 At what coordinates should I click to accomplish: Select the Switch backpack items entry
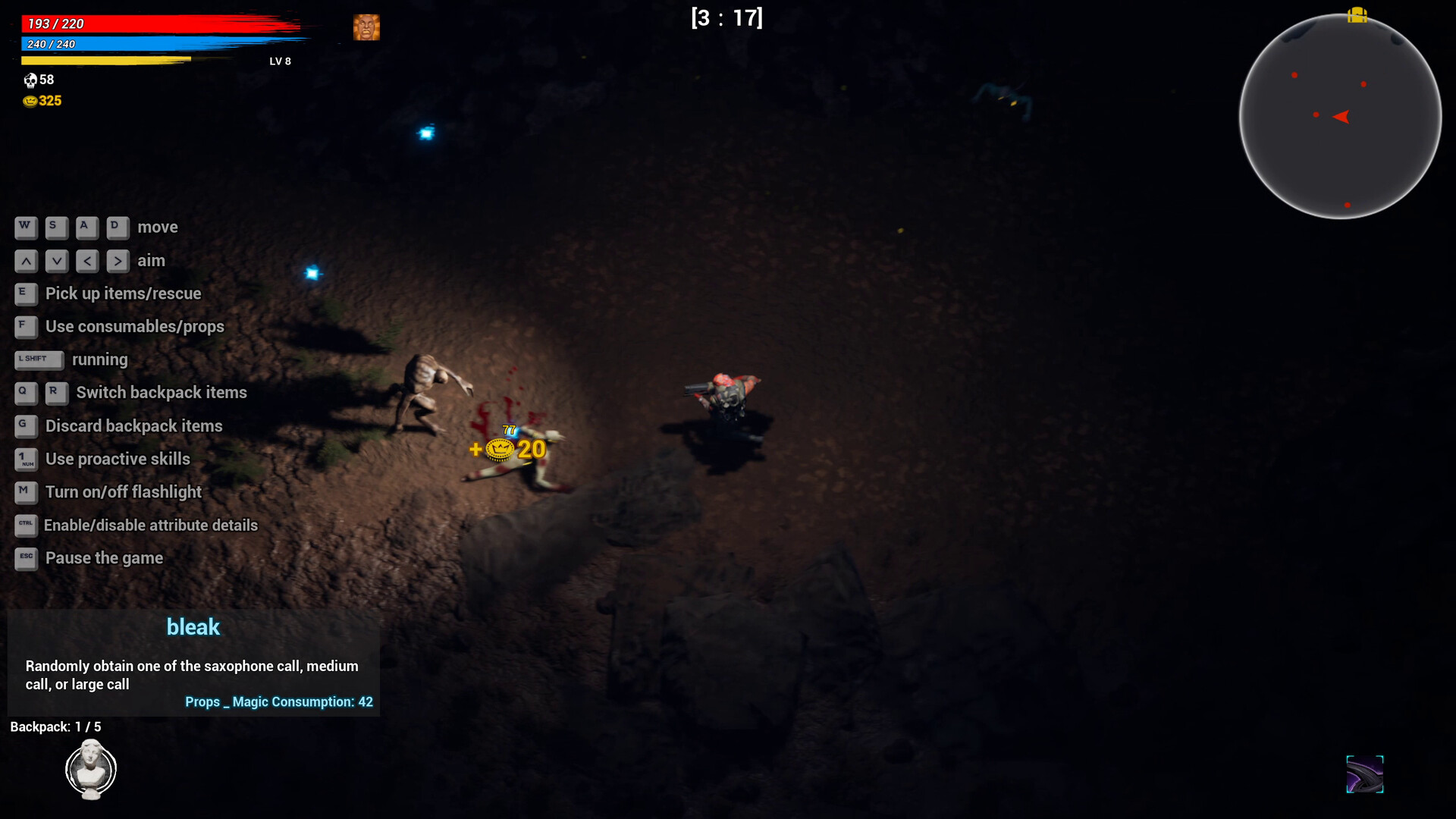(162, 392)
